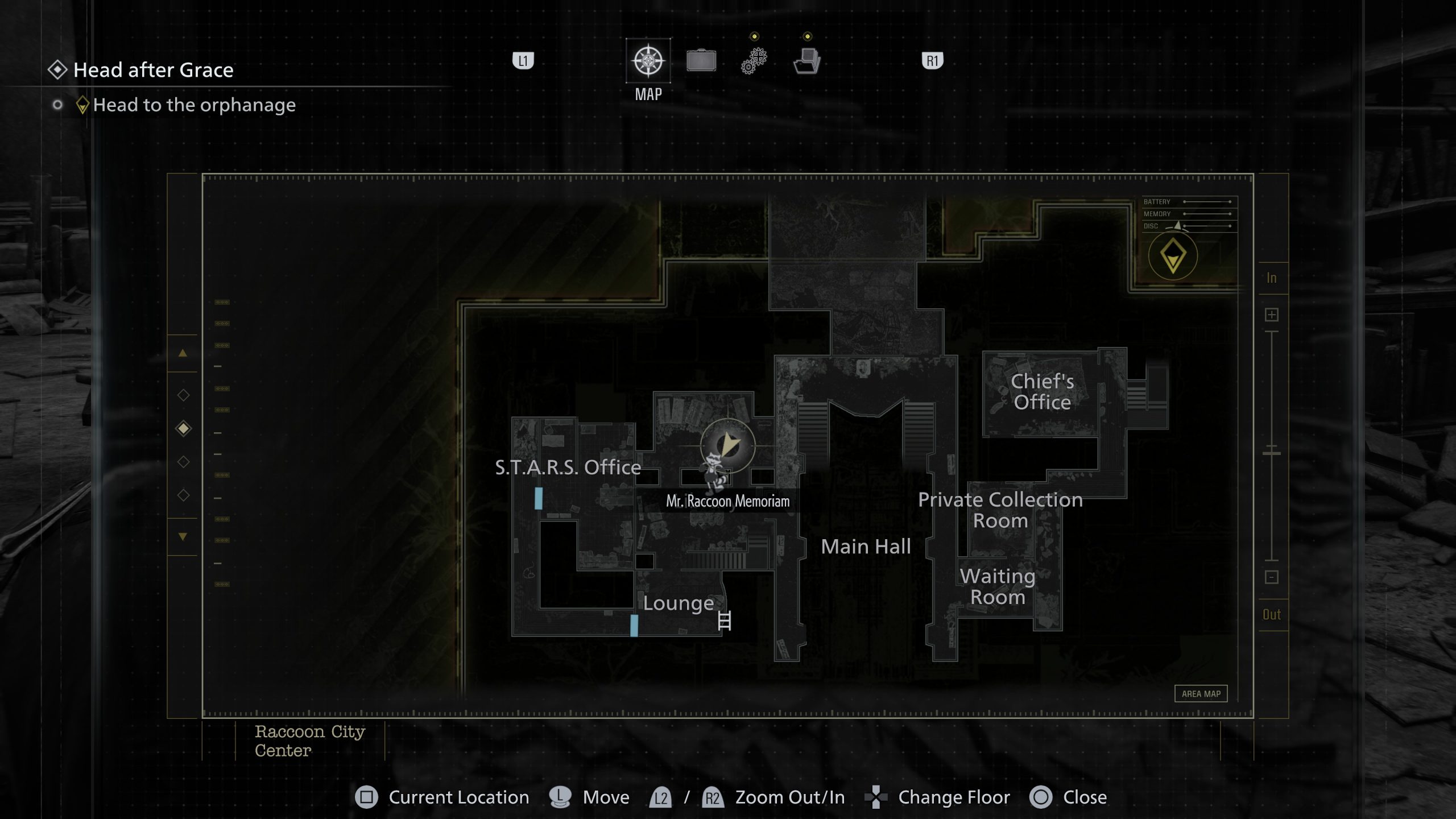Toggle the AREA MAP view
Image resolution: width=1456 pixels, height=819 pixels.
coord(1201,694)
